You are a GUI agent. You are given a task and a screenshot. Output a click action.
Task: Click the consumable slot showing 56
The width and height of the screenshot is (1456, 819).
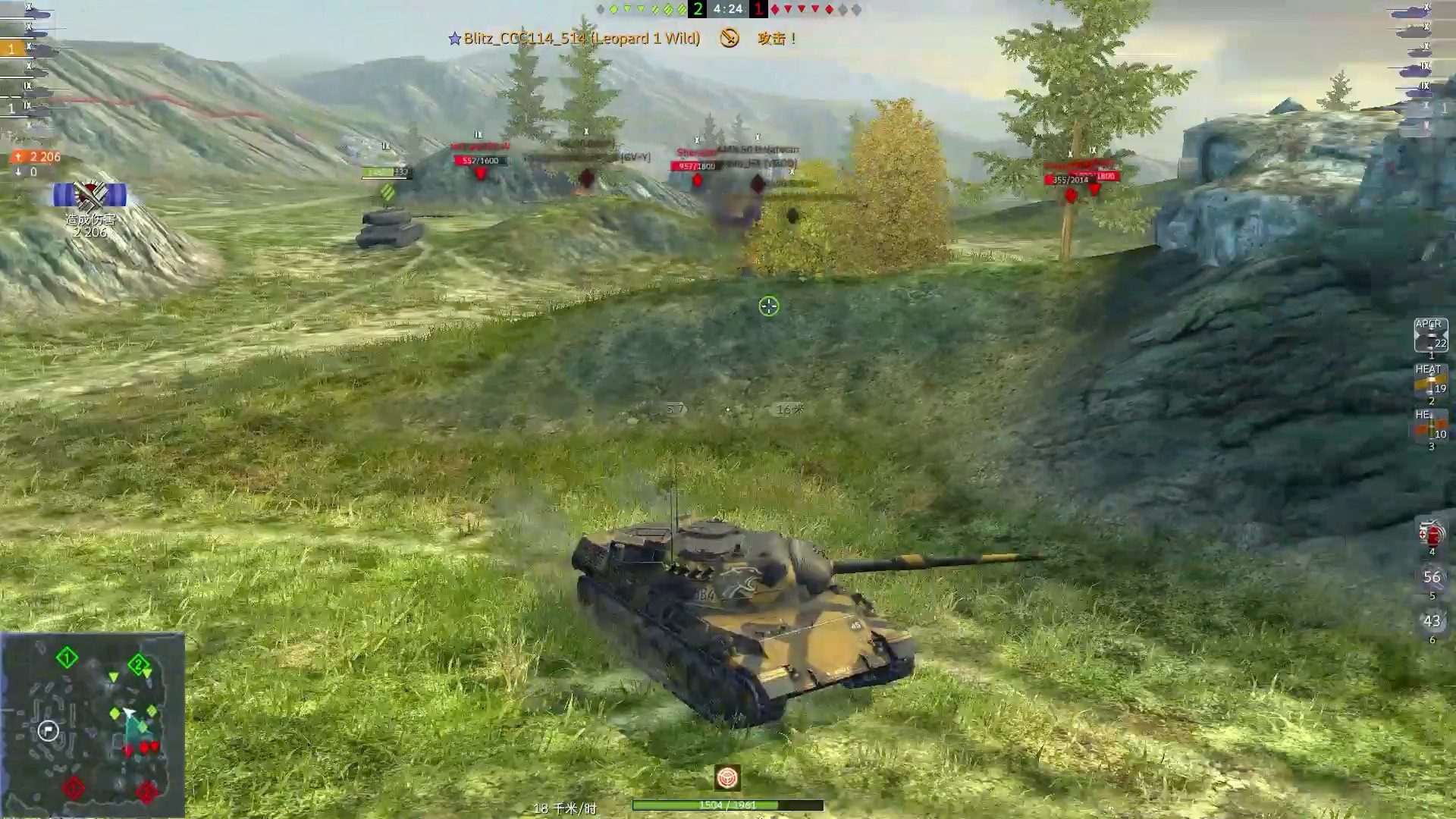pyautogui.click(x=1432, y=578)
